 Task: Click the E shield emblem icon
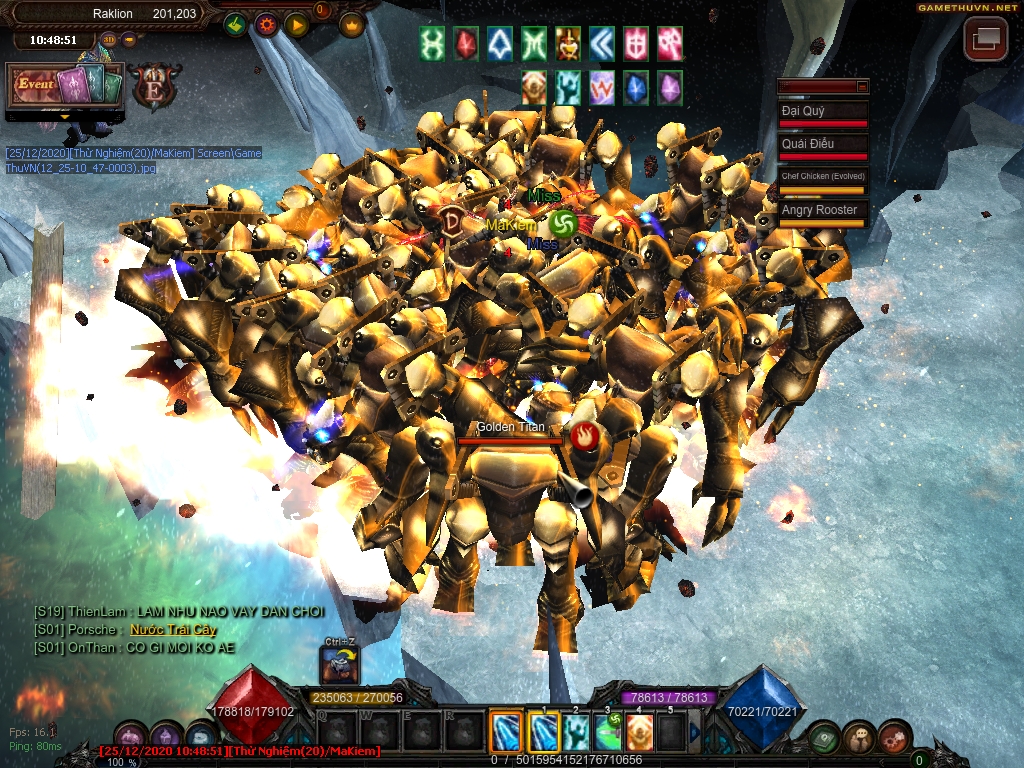coord(156,86)
